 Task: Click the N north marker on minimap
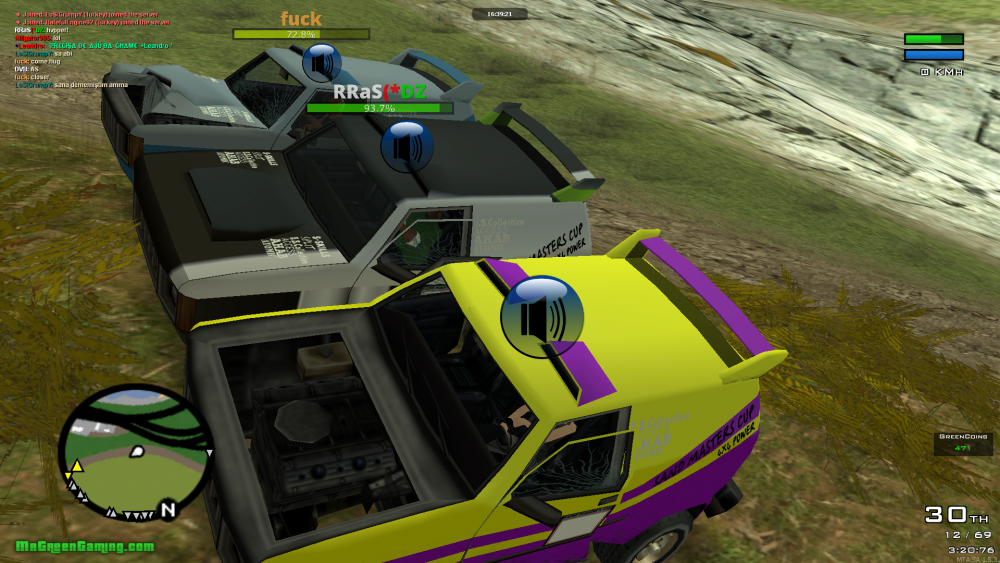(168, 510)
